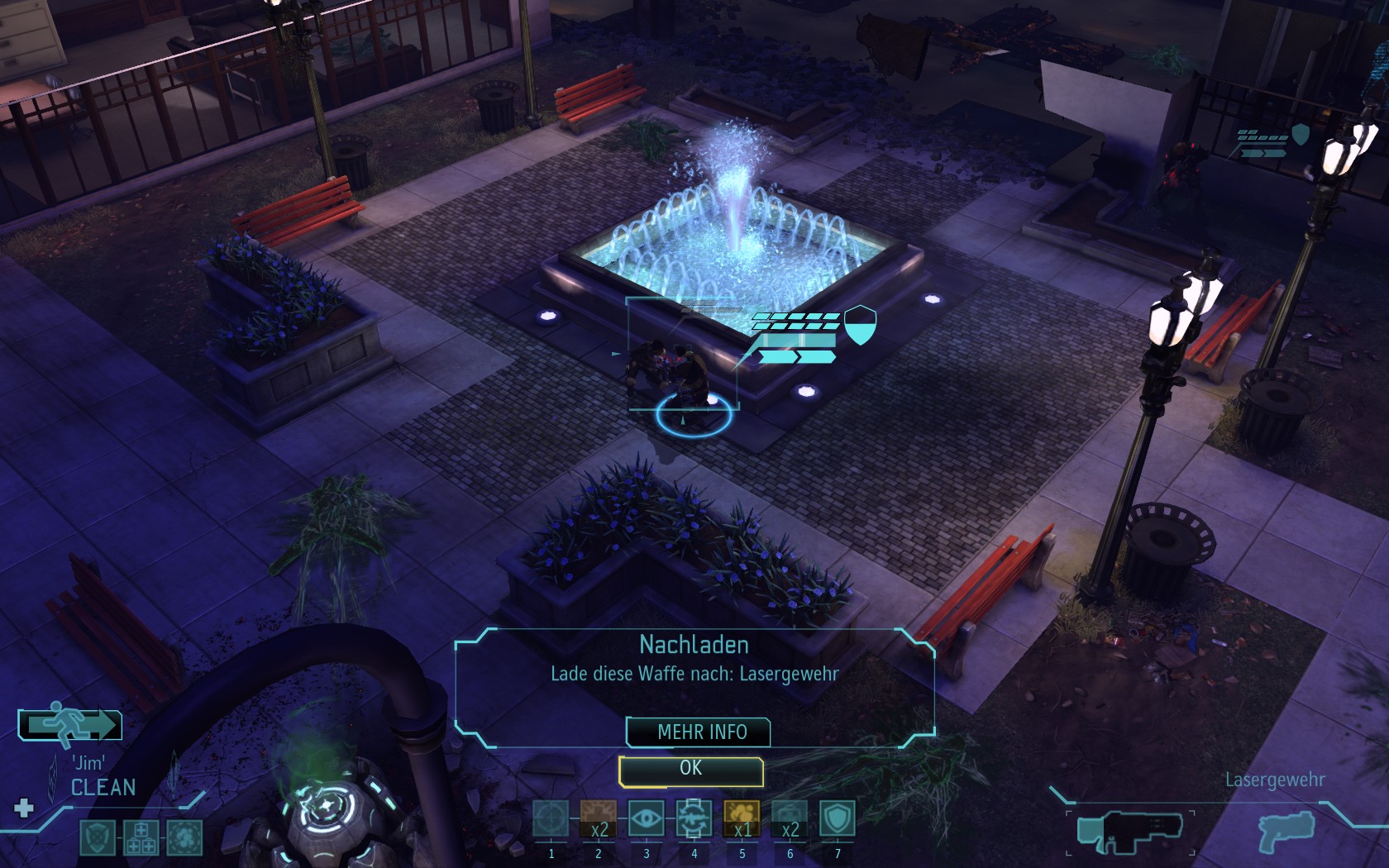Select the crosshair fire weapon ability
Screen dimensions: 1389x868
point(551,819)
